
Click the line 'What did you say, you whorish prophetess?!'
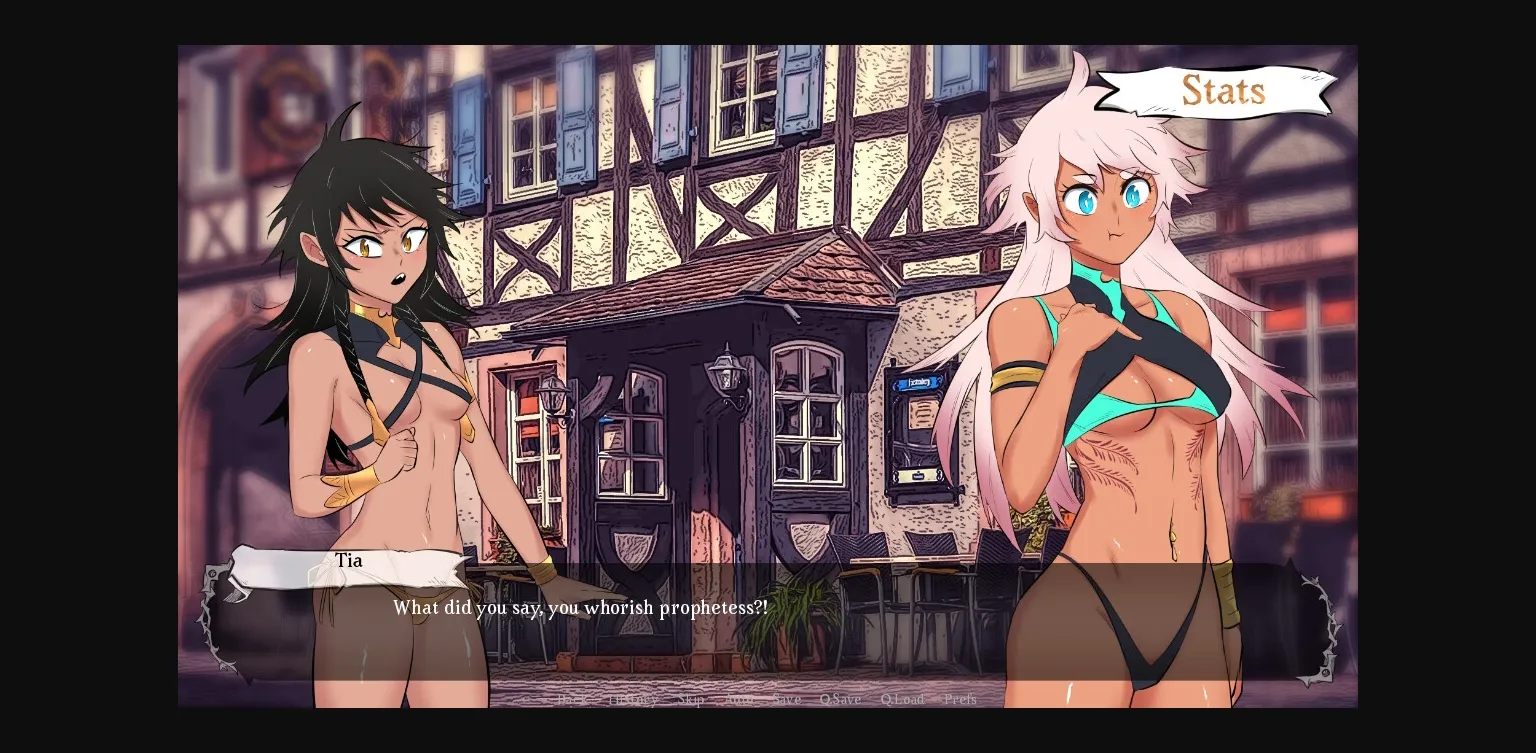point(580,608)
